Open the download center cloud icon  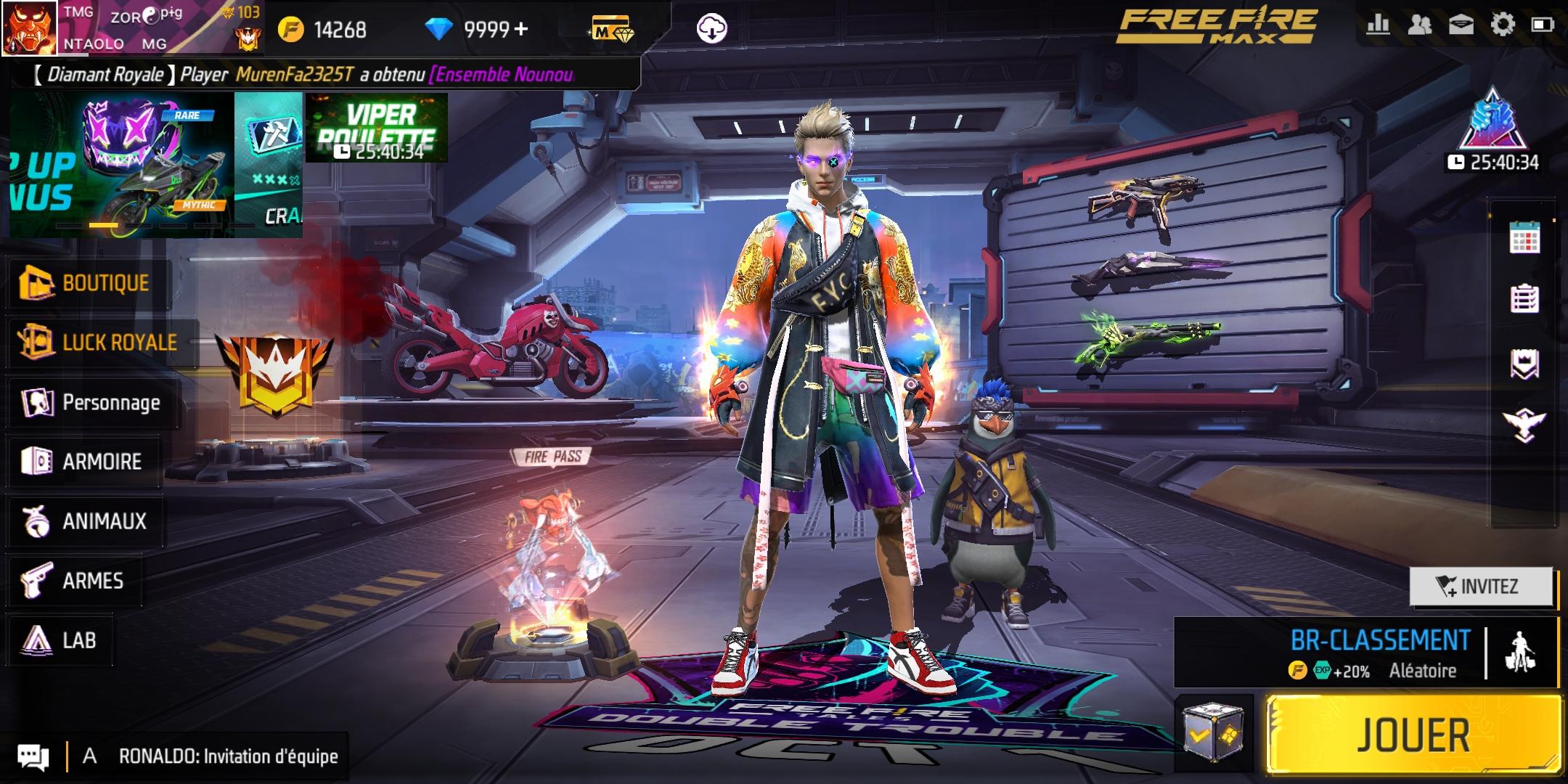click(711, 29)
